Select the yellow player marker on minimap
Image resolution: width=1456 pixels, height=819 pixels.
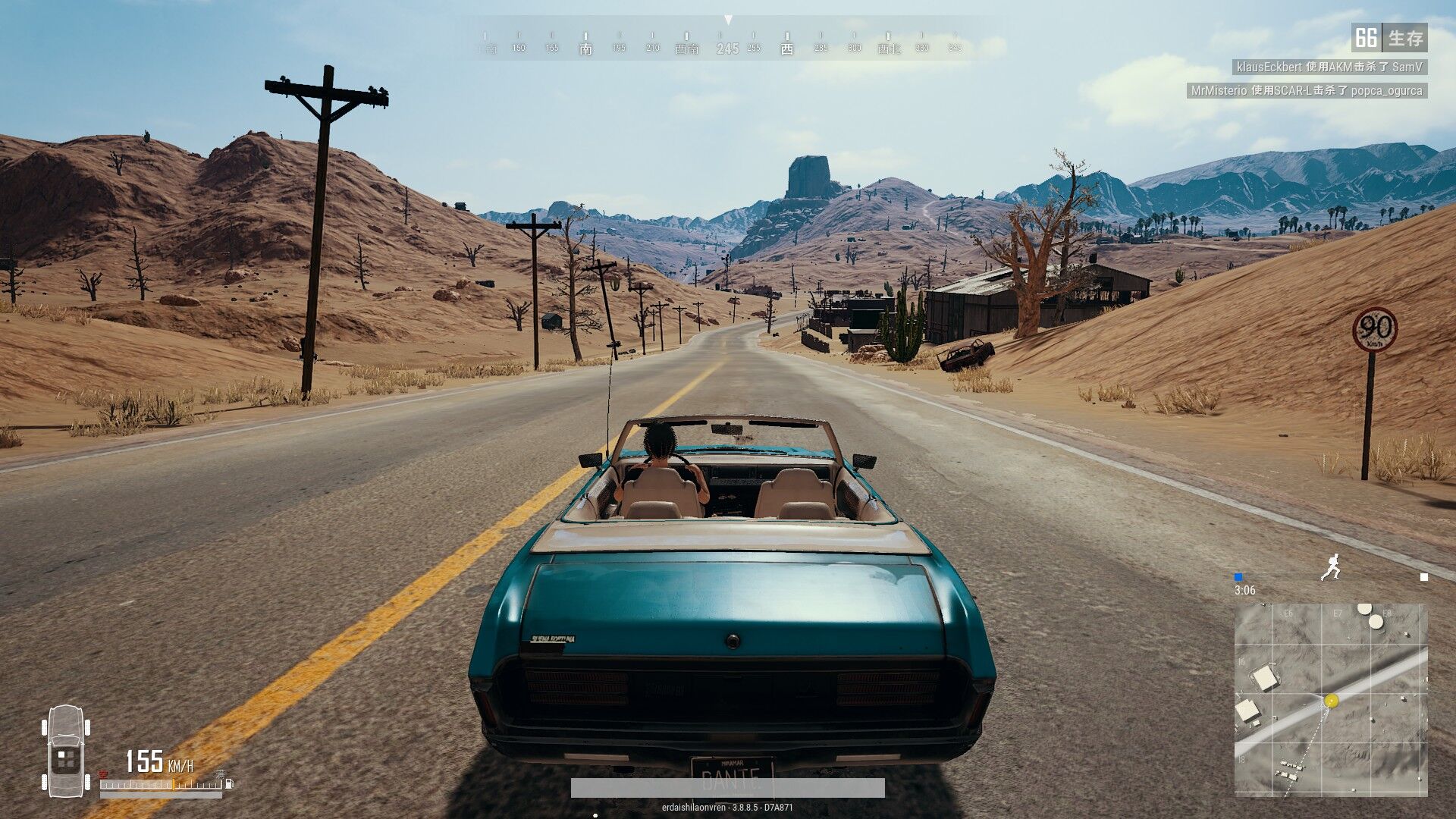point(1331,701)
